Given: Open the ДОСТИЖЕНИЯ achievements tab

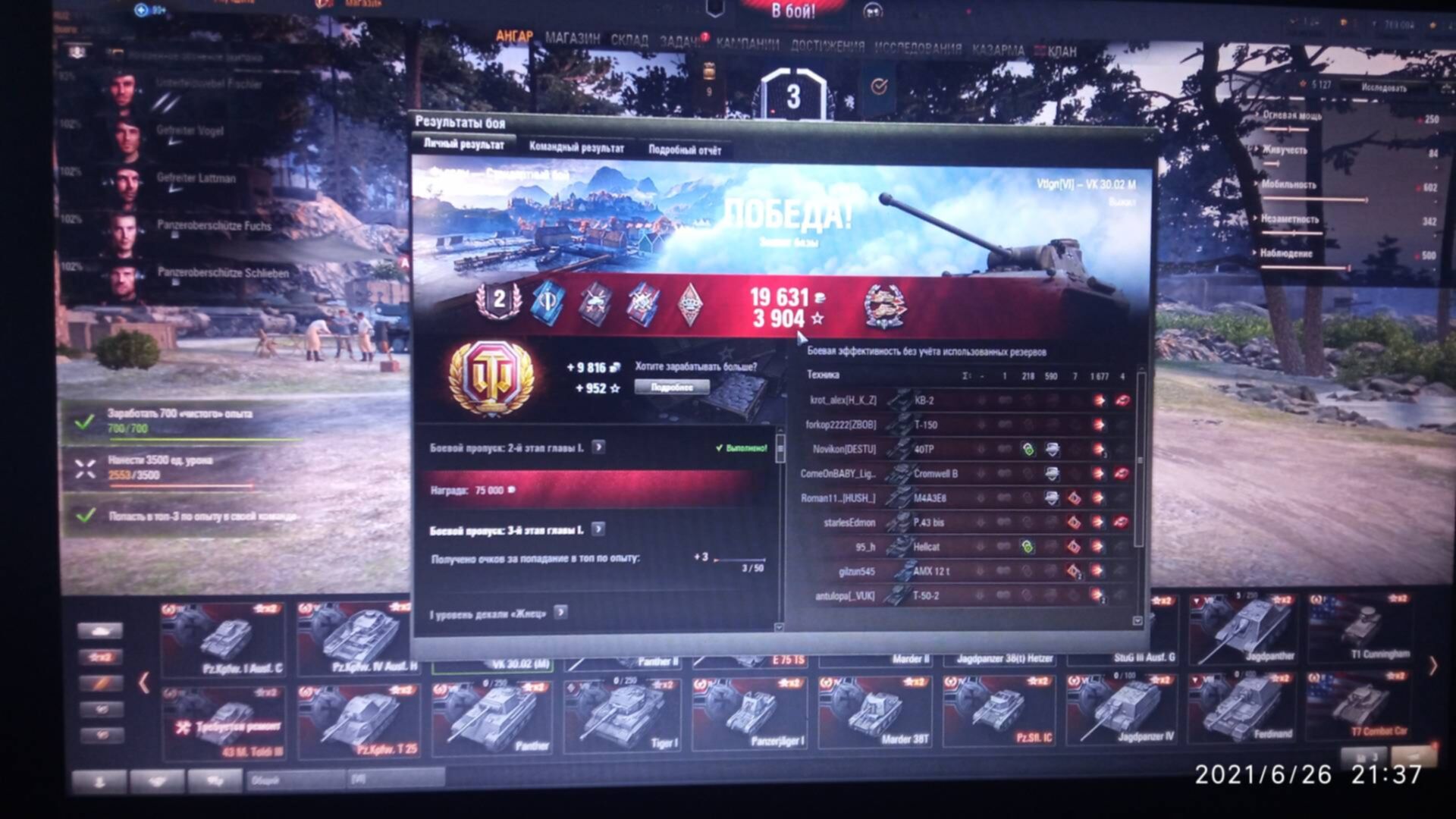Looking at the screenshot, I should tap(827, 46).
